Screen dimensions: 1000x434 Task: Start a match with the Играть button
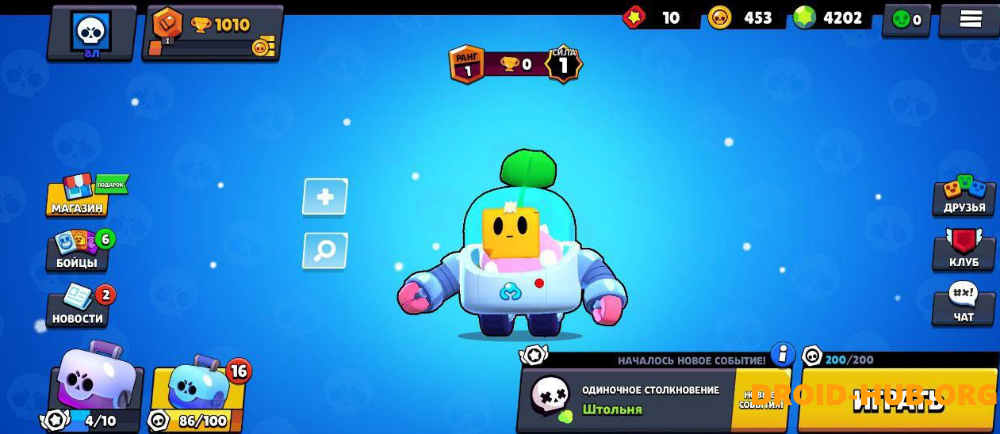click(897, 401)
